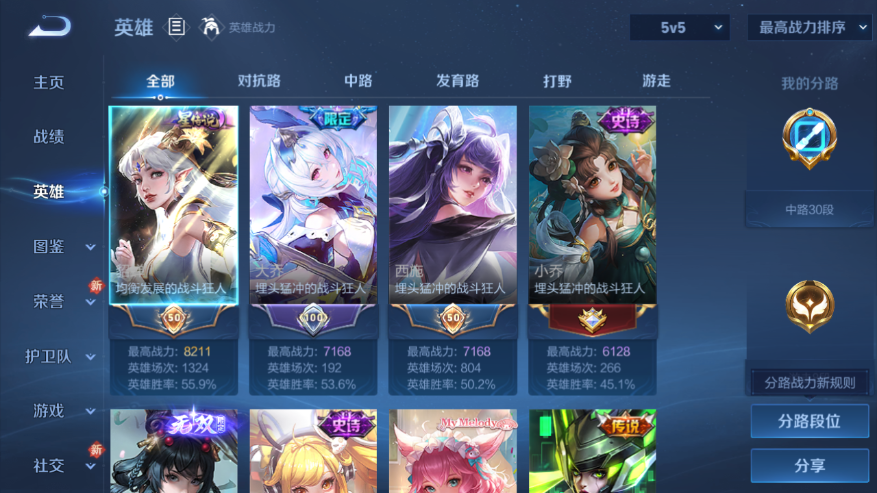The height and width of the screenshot is (493, 877).
Task: Expand the 荣誉 honor menu
Action: (62, 301)
